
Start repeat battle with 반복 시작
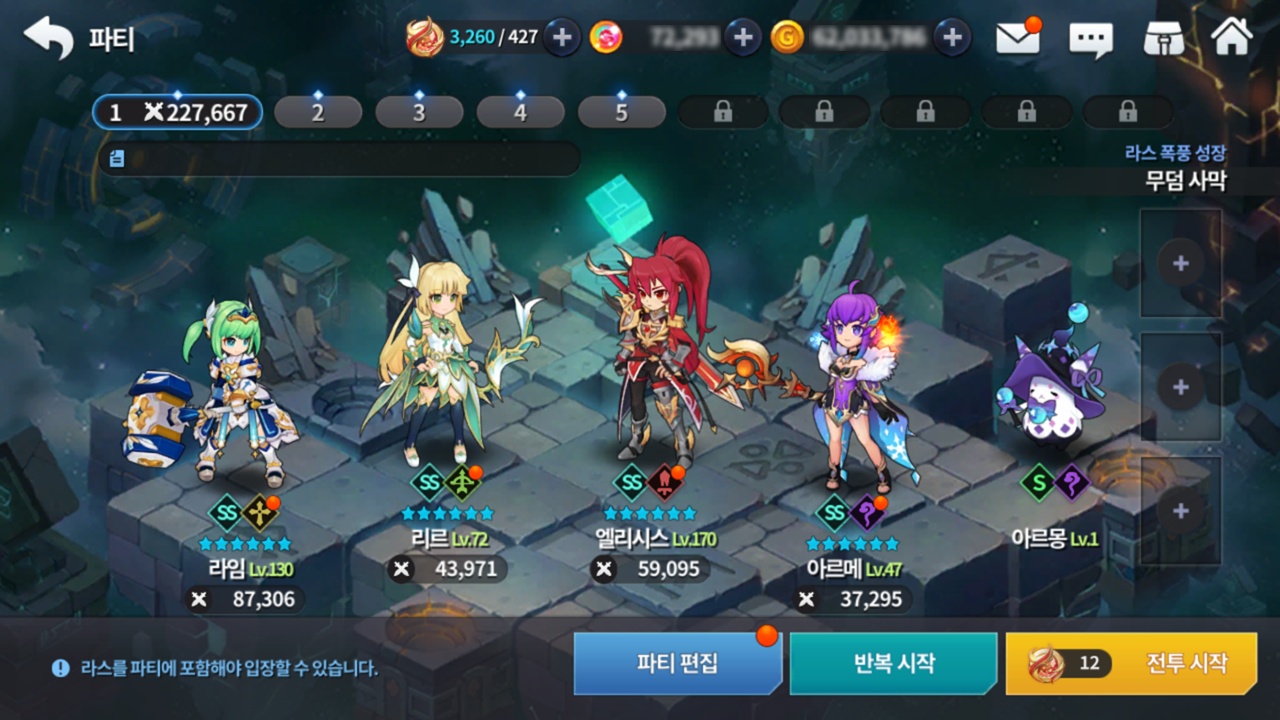893,663
